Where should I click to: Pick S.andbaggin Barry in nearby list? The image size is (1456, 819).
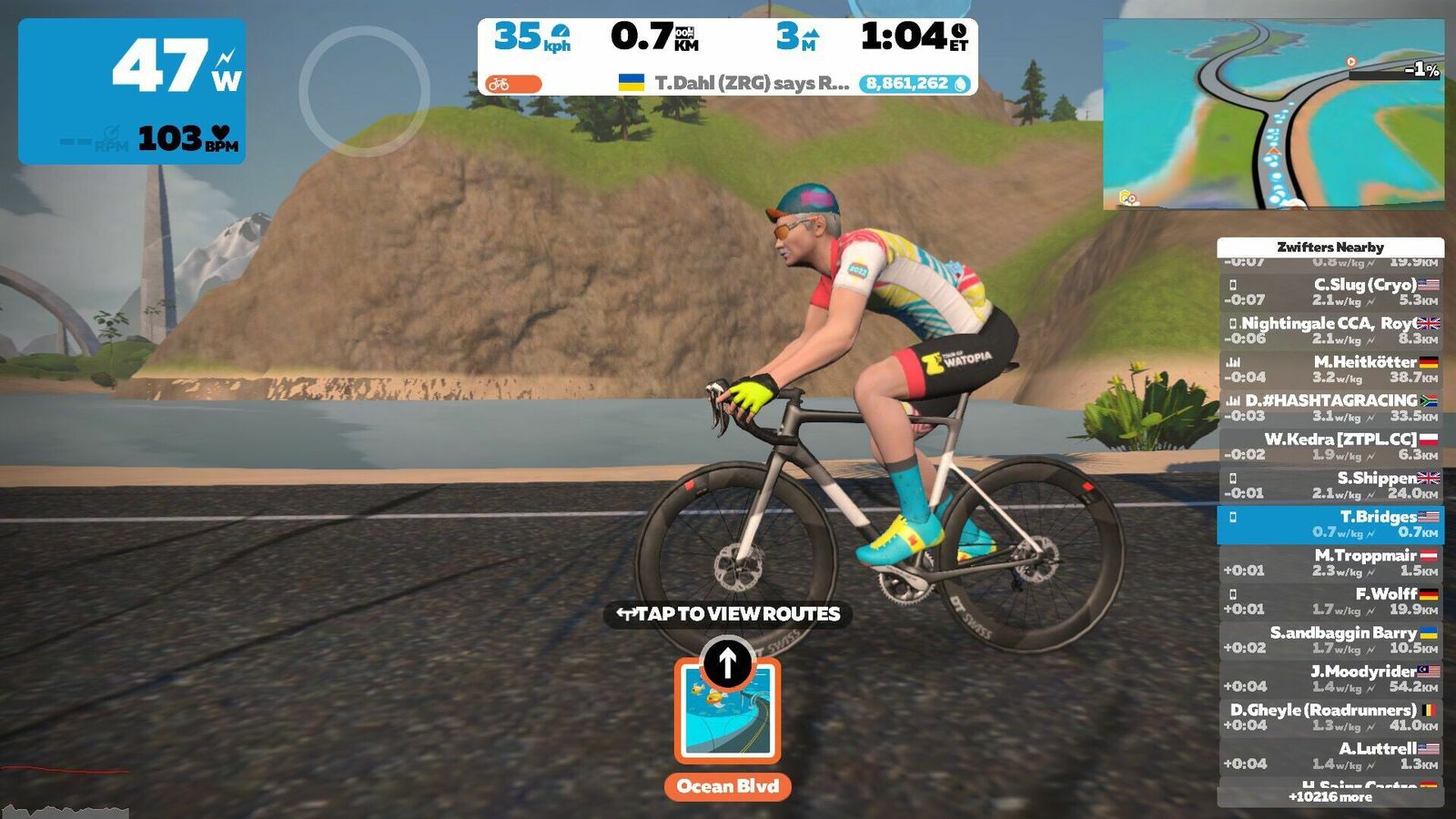coord(1330,640)
